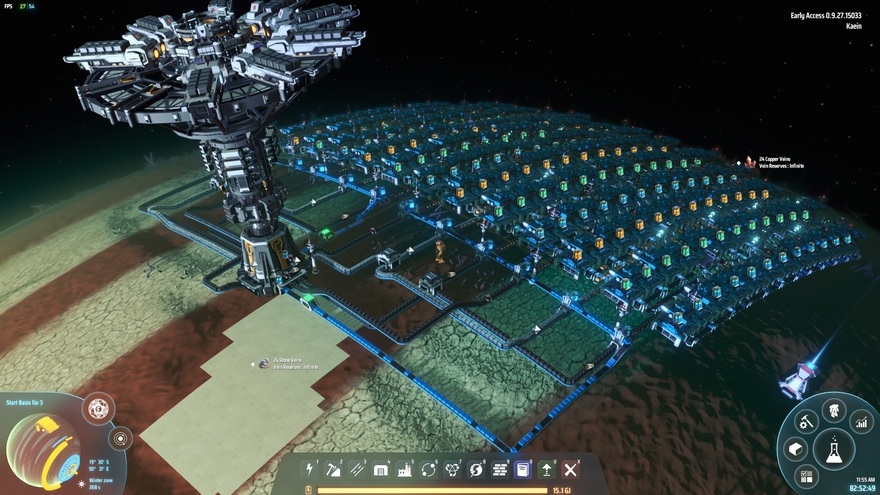Open the star system orbit map
Viewport: 880px width, 495px height.
99,408
